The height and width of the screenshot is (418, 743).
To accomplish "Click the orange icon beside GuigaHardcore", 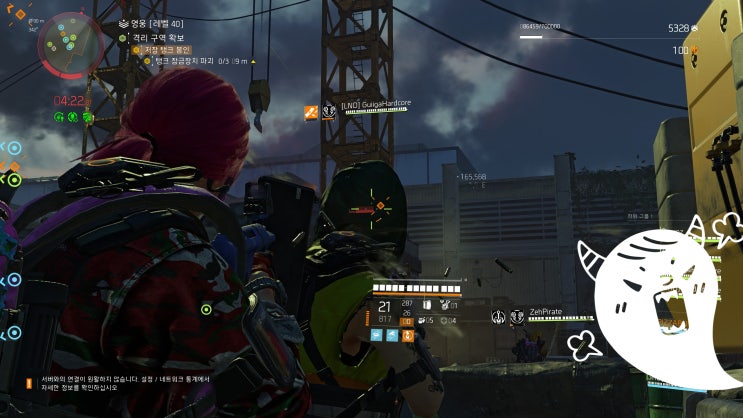I will [311, 111].
